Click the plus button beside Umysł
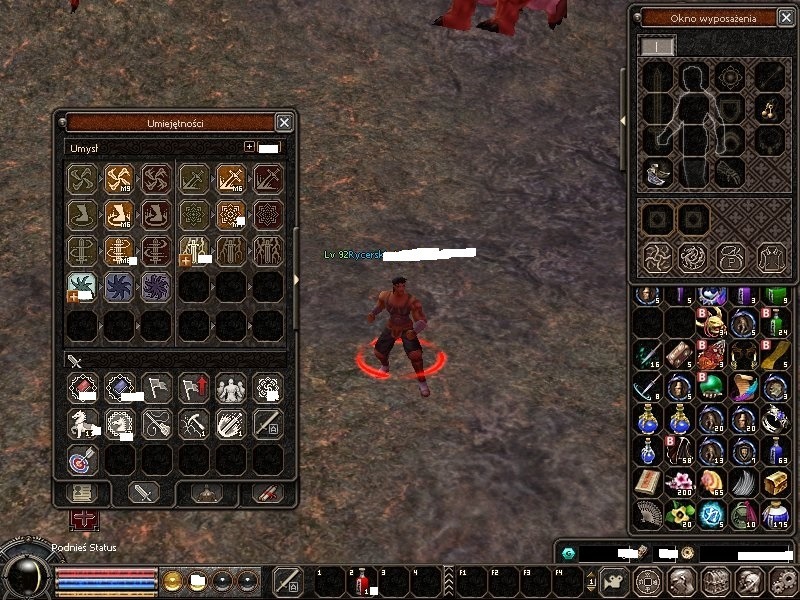This screenshot has height=600, width=800. (x=249, y=147)
